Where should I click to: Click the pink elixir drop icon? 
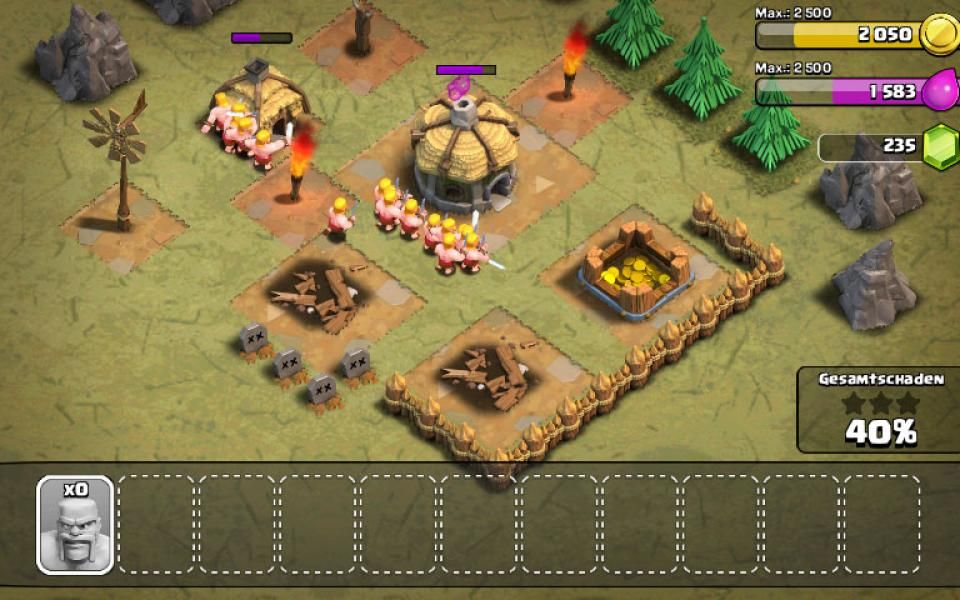(939, 91)
